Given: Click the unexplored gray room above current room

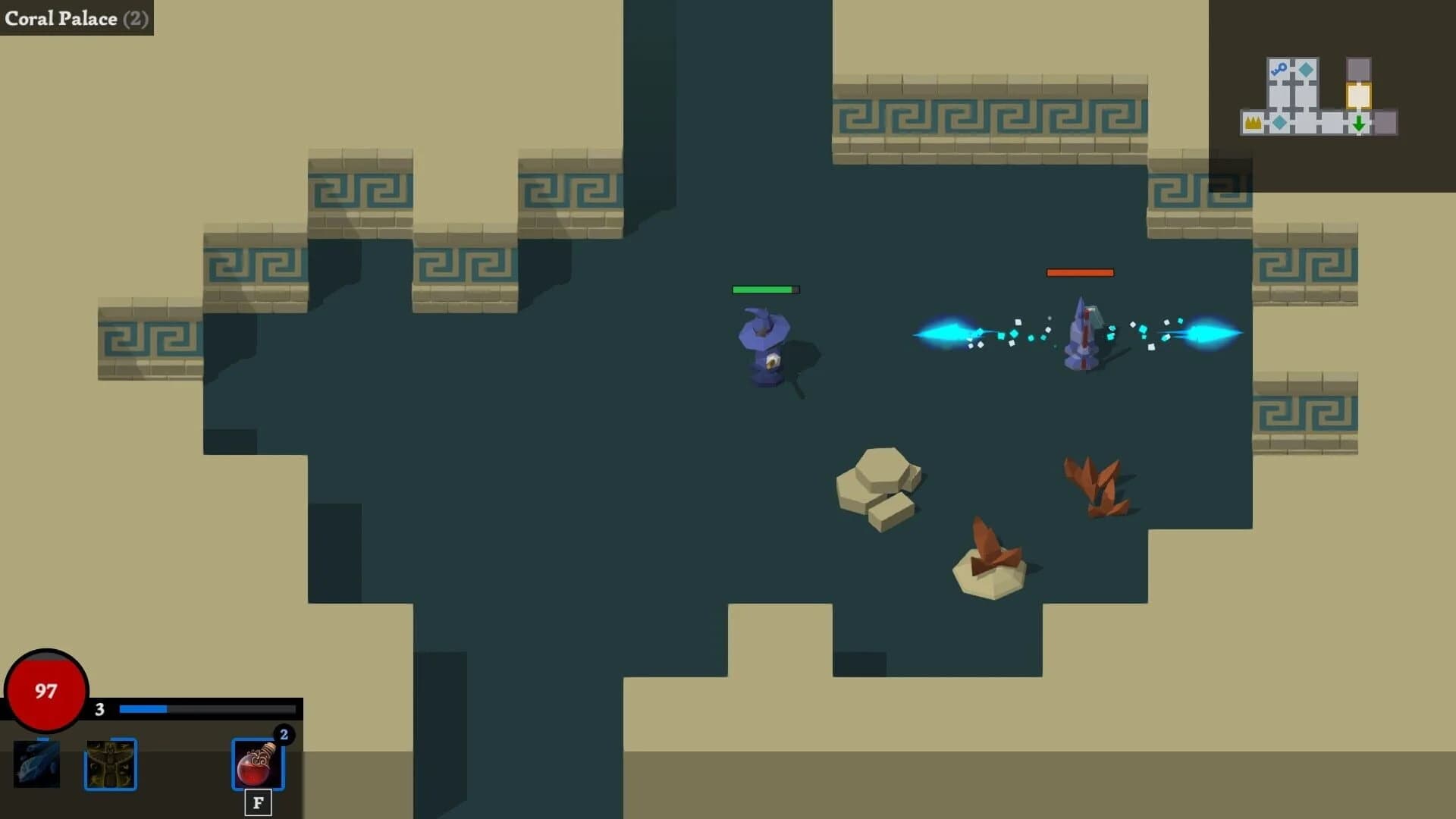Looking at the screenshot, I should [1357, 67].
